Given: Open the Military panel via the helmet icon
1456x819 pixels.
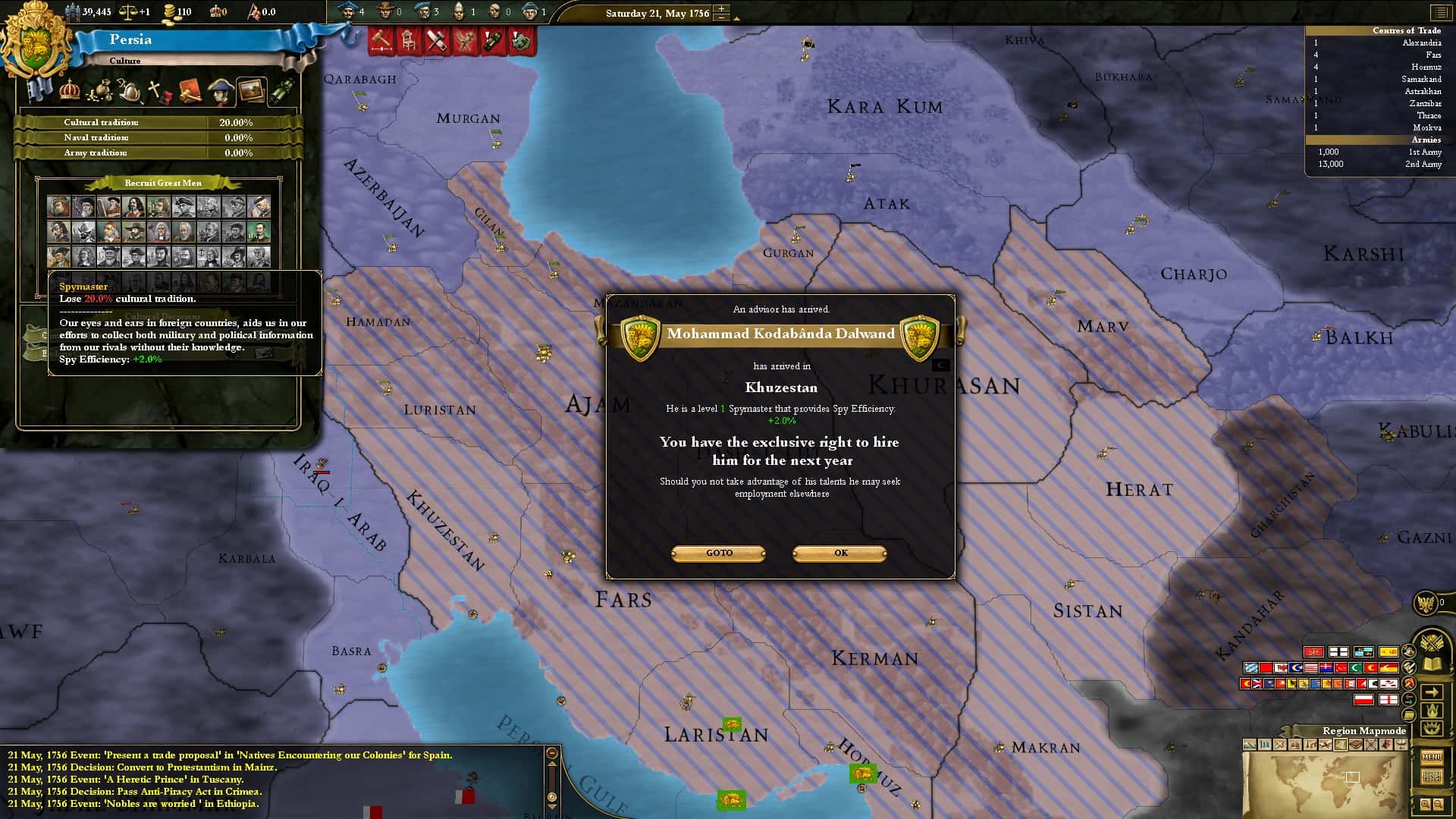Looking at the screenshot, I should point(130,91).
